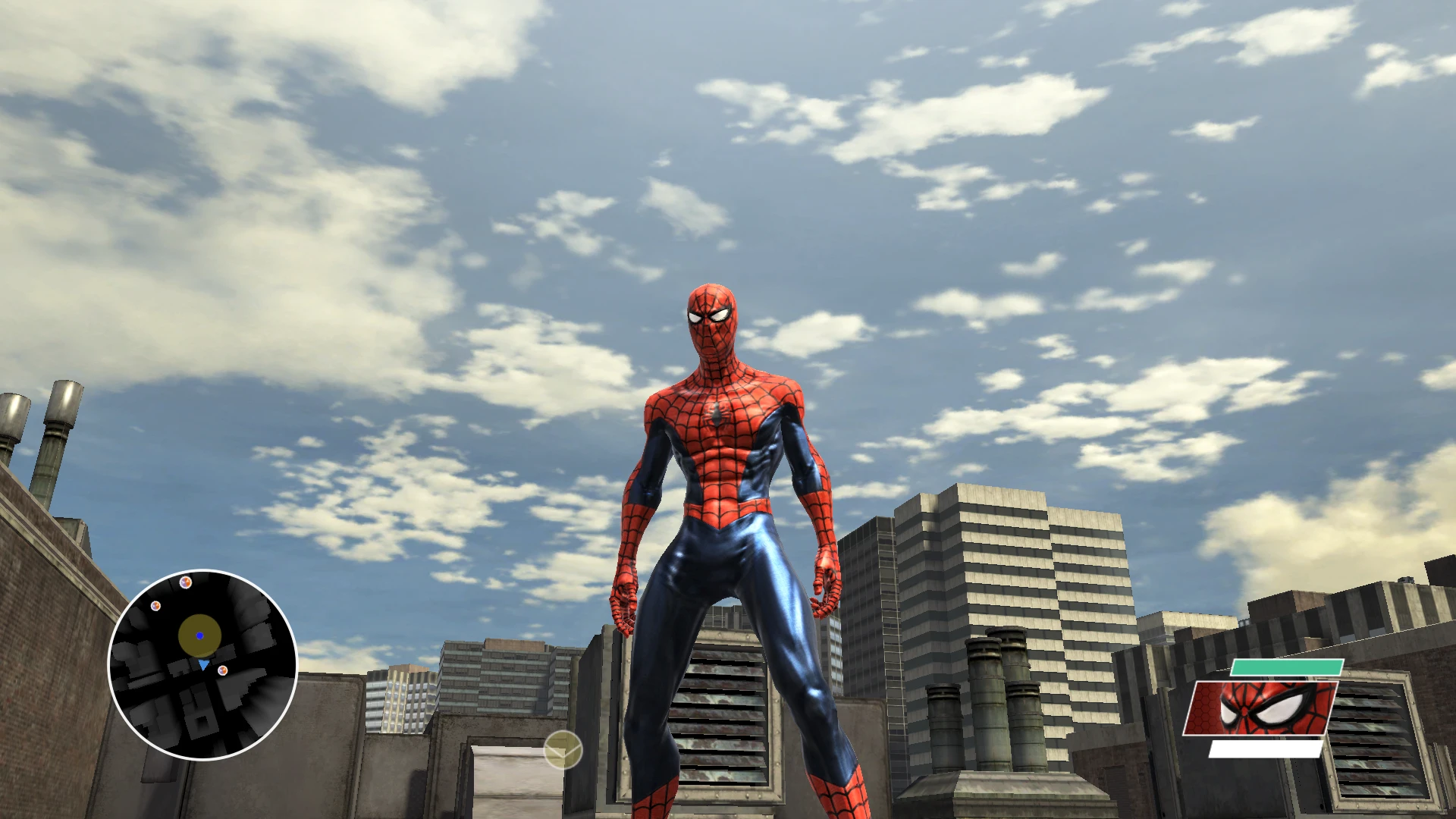The image size is (1456, 819).
Task: Click the left orange mission marker on the minimap
Action: (x=155, y=606)
